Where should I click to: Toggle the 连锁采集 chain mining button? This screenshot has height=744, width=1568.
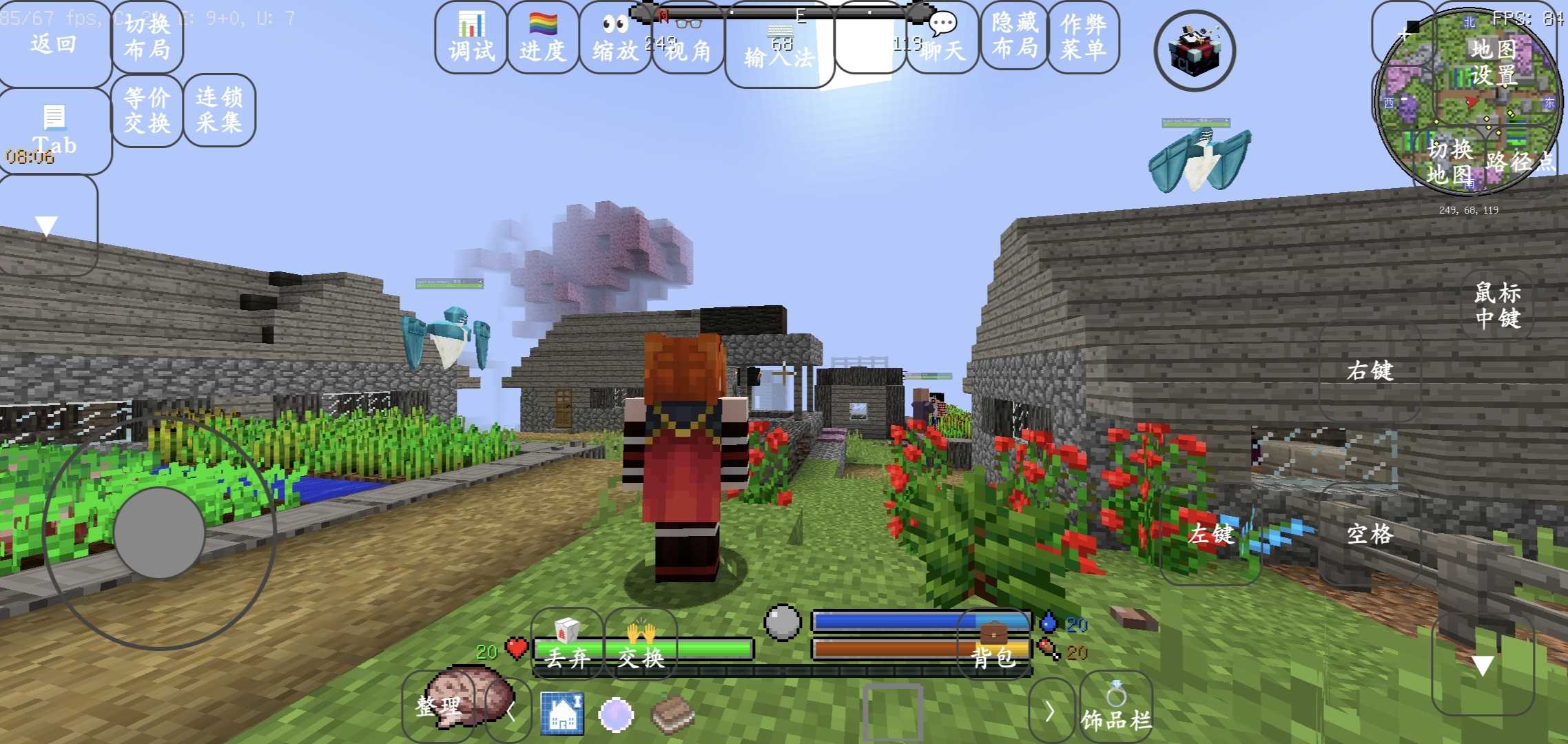point(219,110)
